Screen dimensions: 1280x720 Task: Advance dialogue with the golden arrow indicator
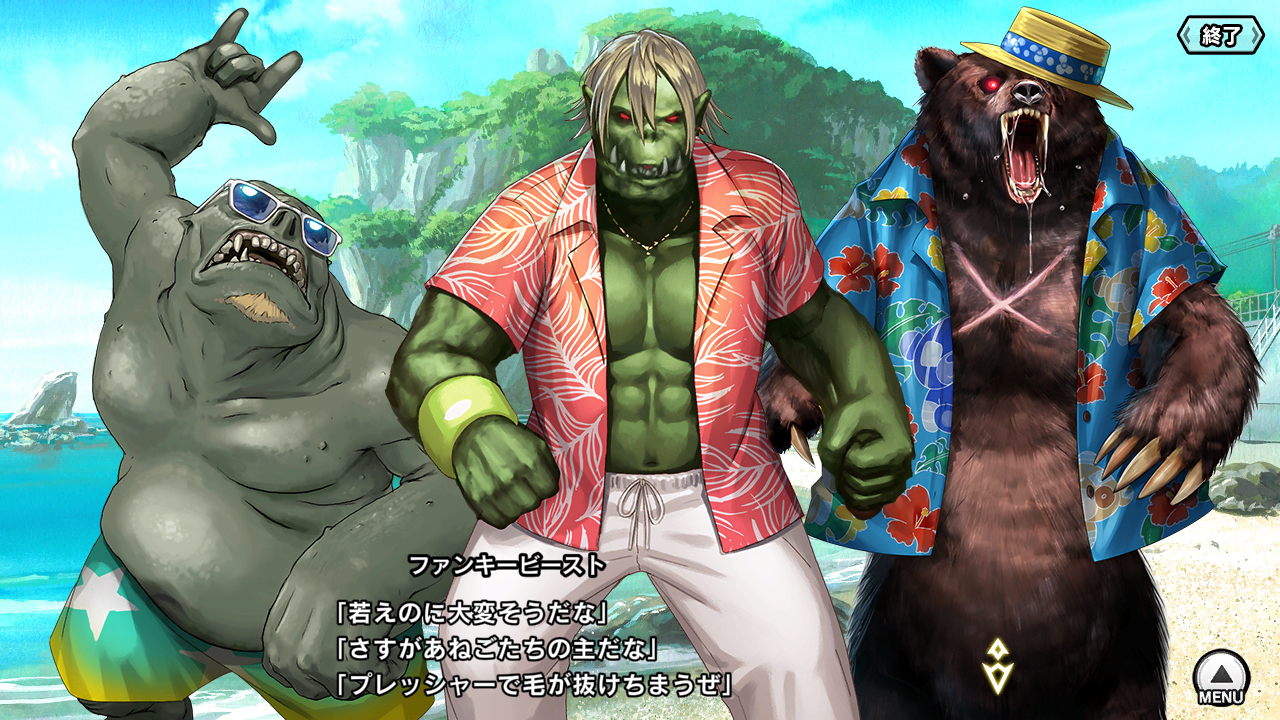pyautogui.click(x=998, y=666)
